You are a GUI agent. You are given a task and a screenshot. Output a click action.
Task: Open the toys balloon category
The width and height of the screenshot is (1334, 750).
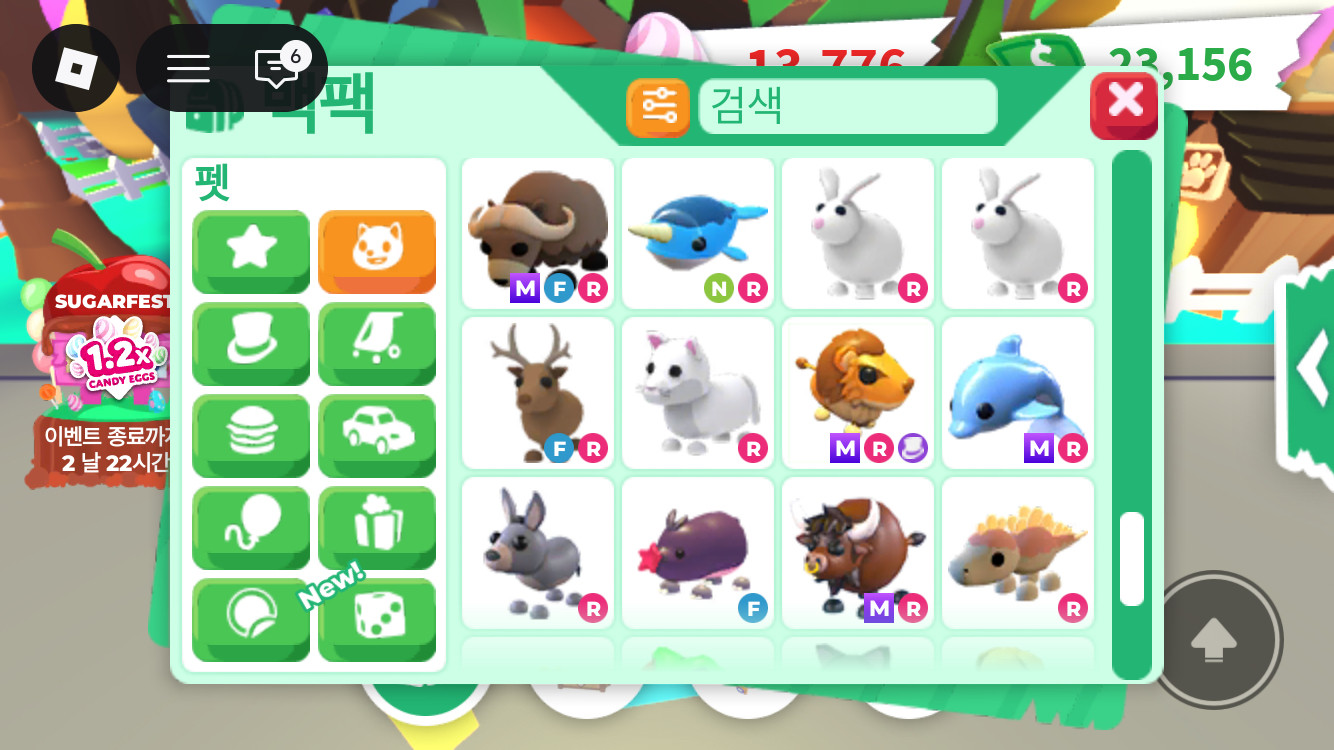(251, 528)
